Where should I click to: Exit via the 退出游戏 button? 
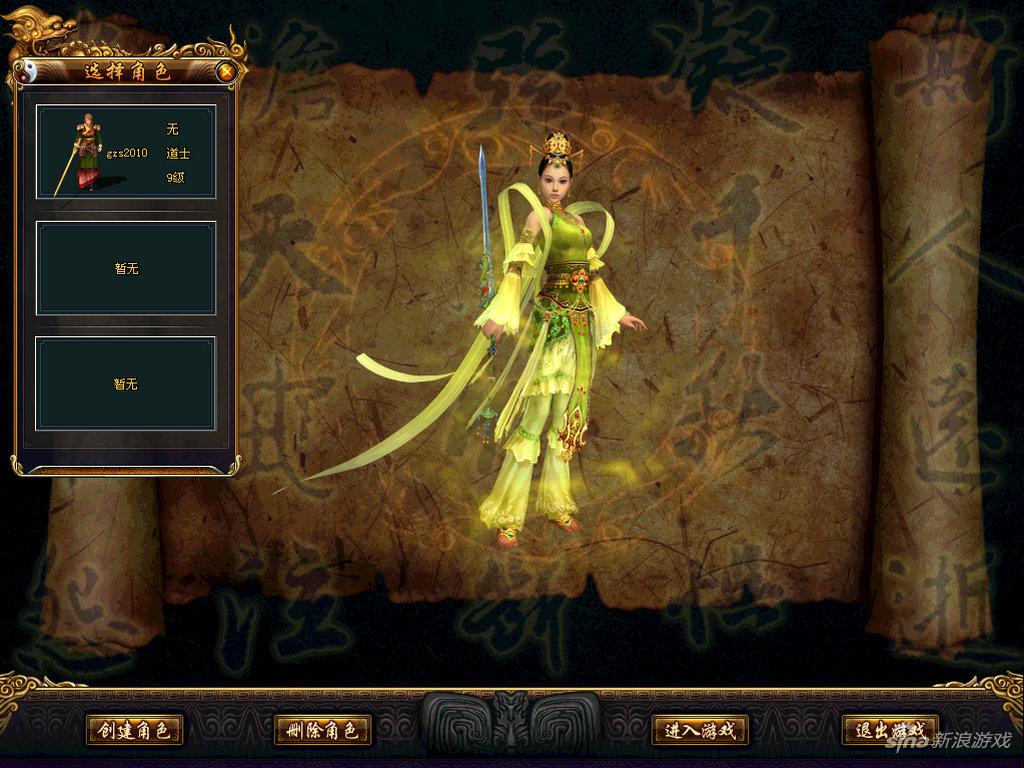coord(889,730)
